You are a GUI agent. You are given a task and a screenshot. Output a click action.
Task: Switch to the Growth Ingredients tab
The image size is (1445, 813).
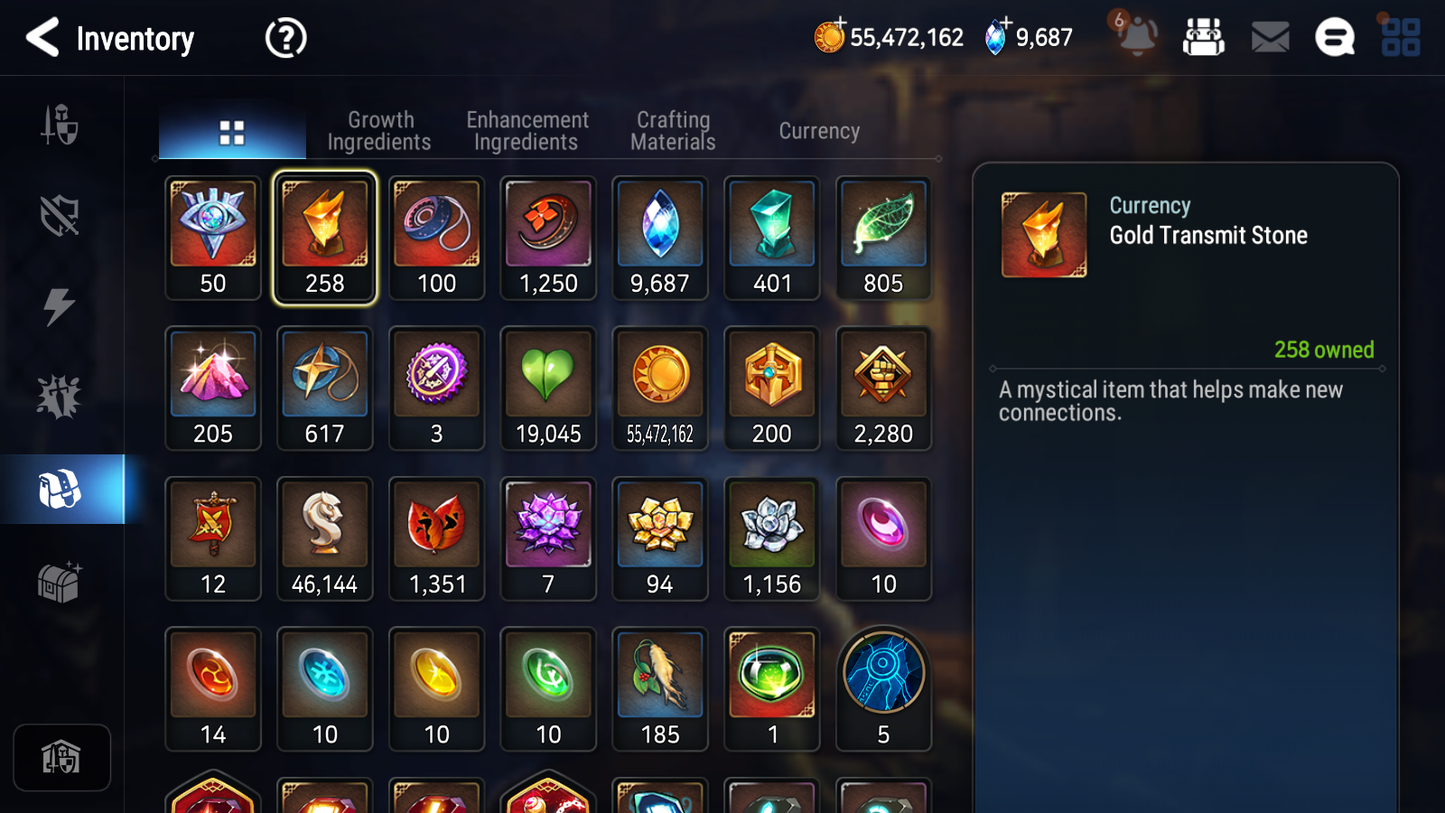(x=379, y=130)
